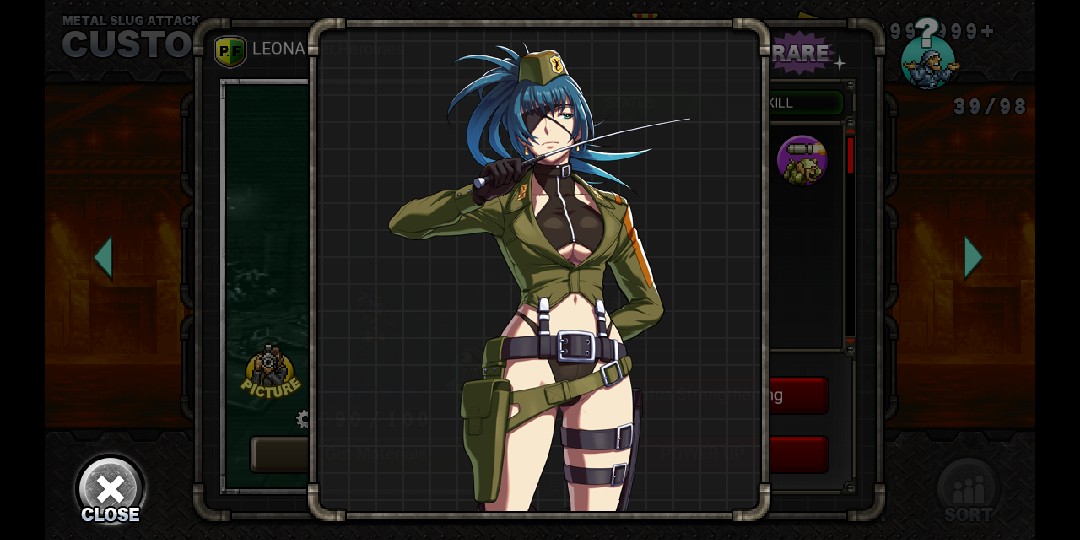
Task: Tap the Picture camera icon
Action: (x=270, y=371)
